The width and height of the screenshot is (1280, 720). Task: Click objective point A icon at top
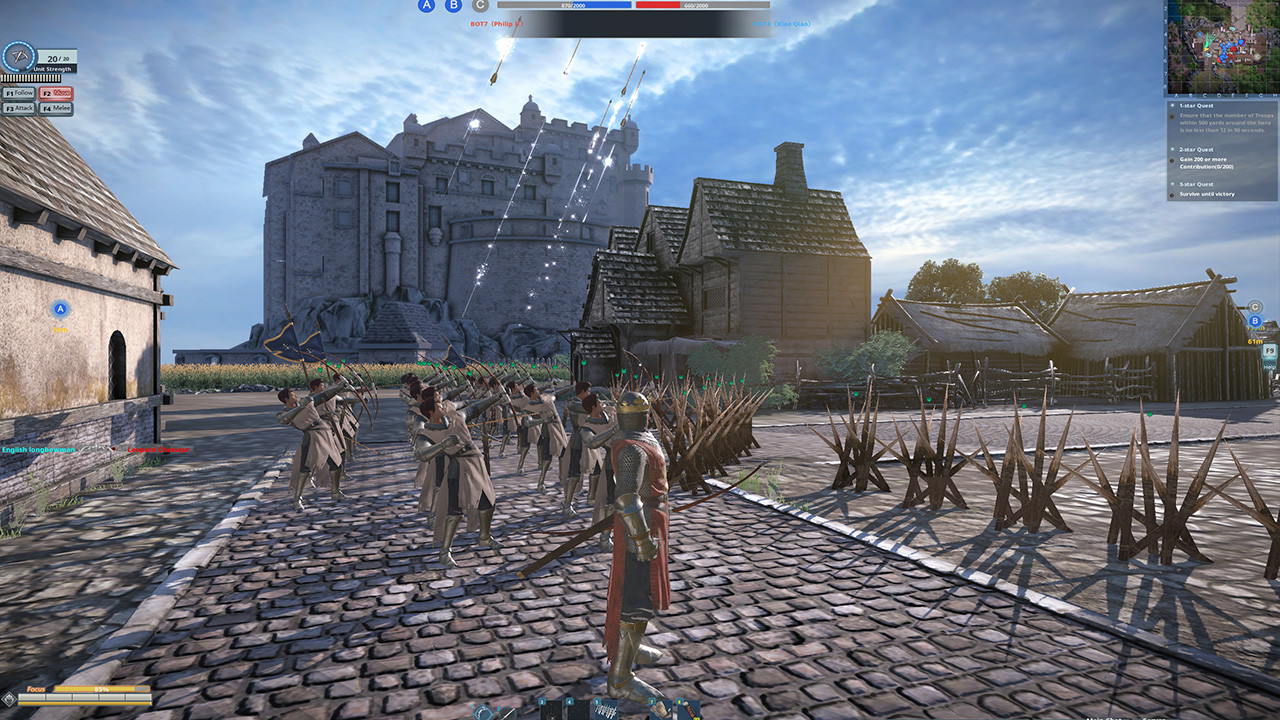click(x=426, y=7)
